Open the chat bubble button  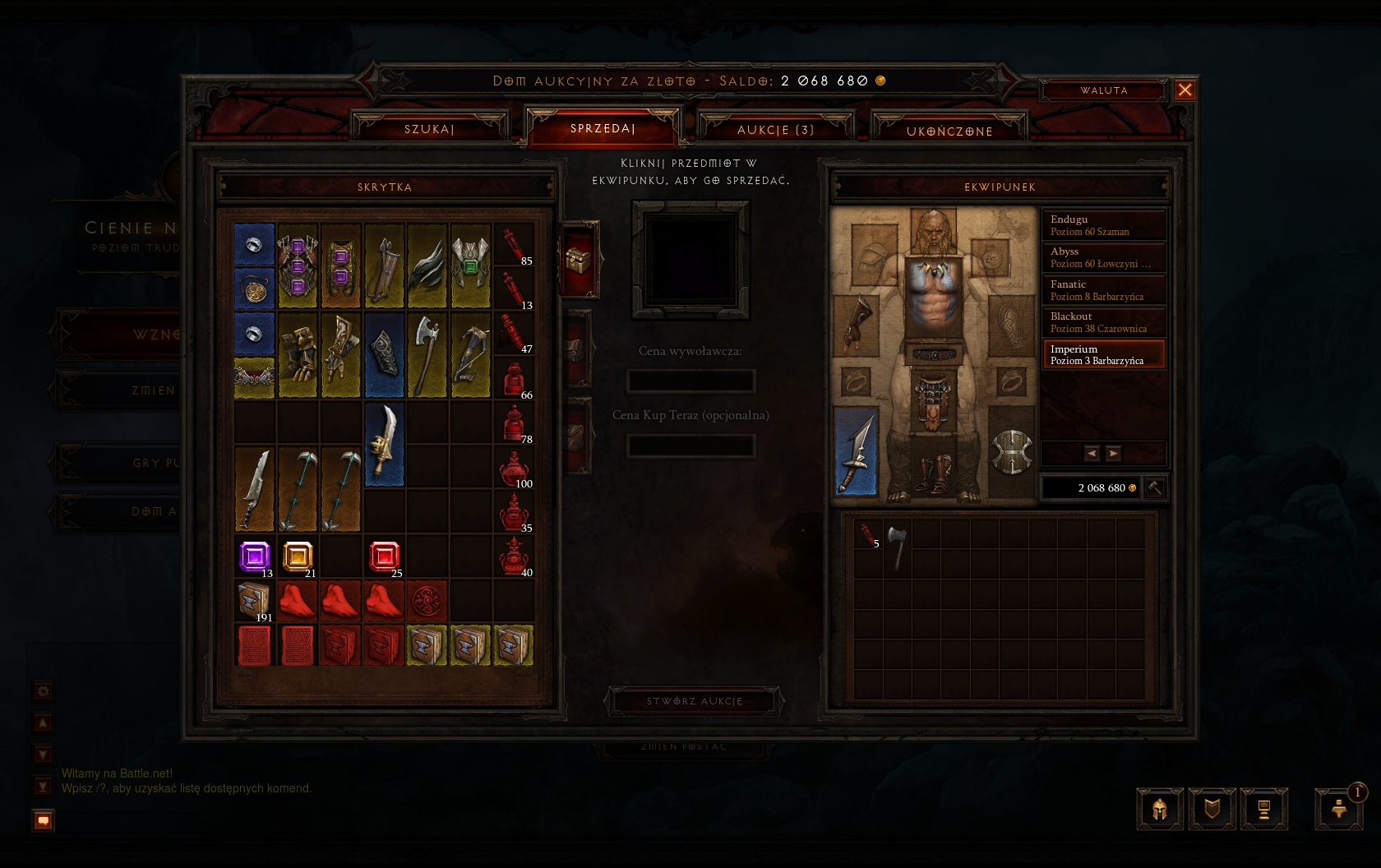tap(44, 820)
